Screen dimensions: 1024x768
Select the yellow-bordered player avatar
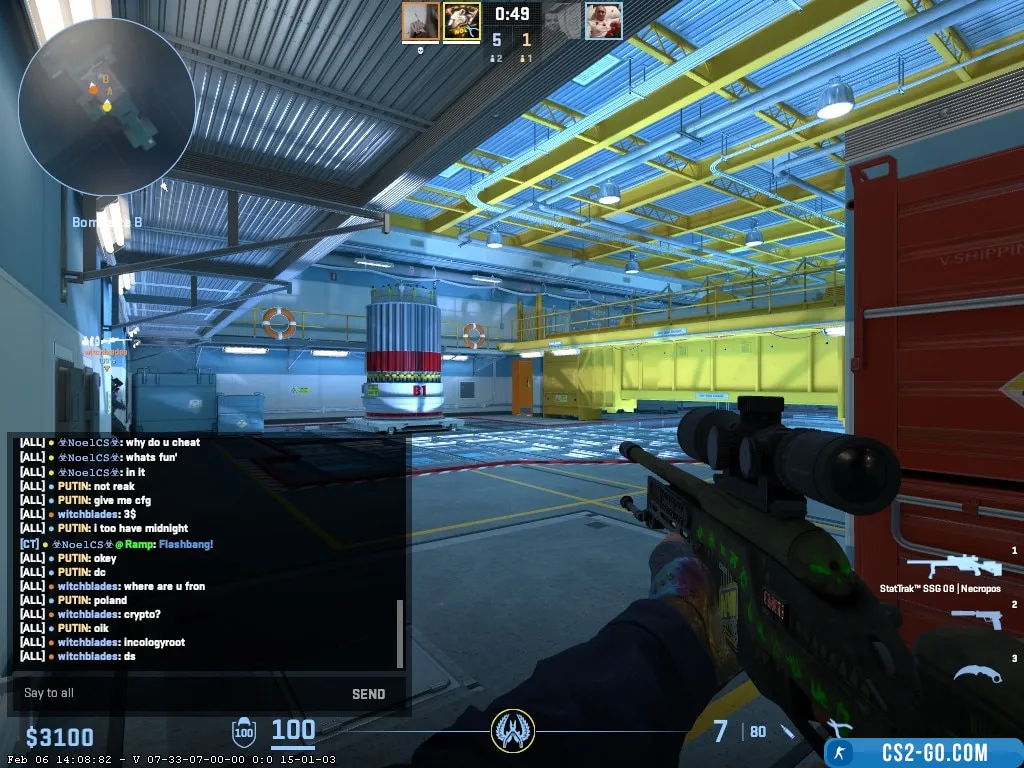pyautogui.click(x=462, y=21)
